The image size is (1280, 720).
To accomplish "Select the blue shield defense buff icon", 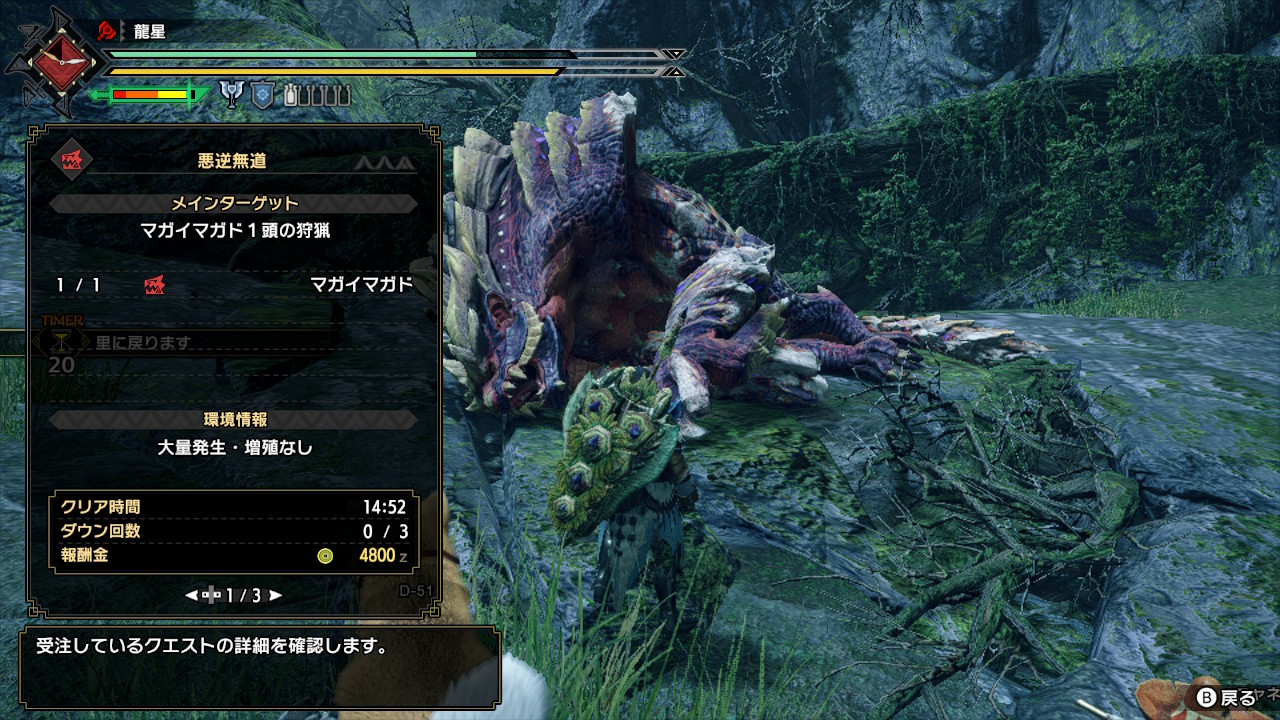I will [261, 95].
